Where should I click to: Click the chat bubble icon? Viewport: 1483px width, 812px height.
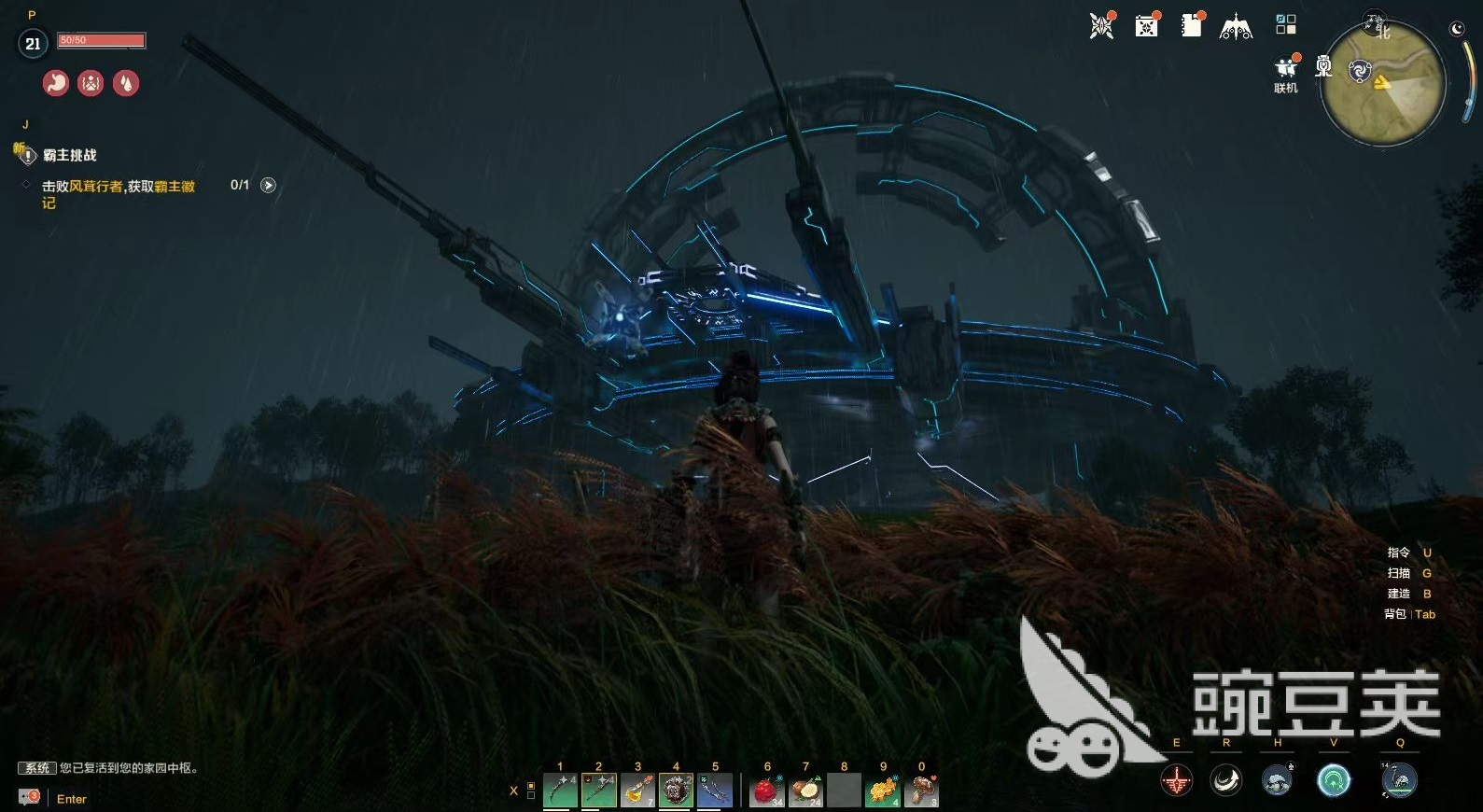(x=30, y=797)
